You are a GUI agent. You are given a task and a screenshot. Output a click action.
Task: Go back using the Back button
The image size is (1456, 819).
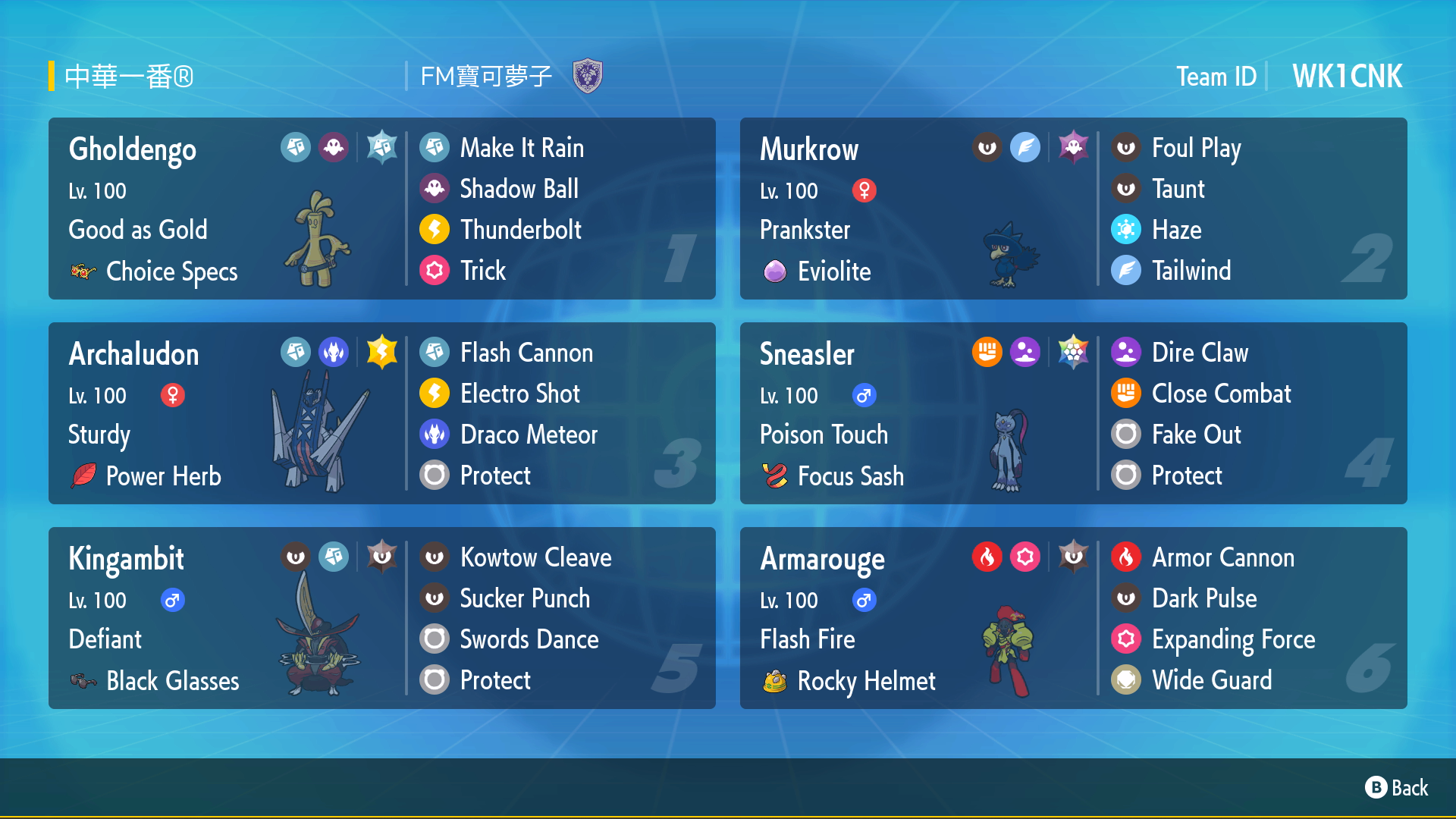click(x=1397, y=788)
